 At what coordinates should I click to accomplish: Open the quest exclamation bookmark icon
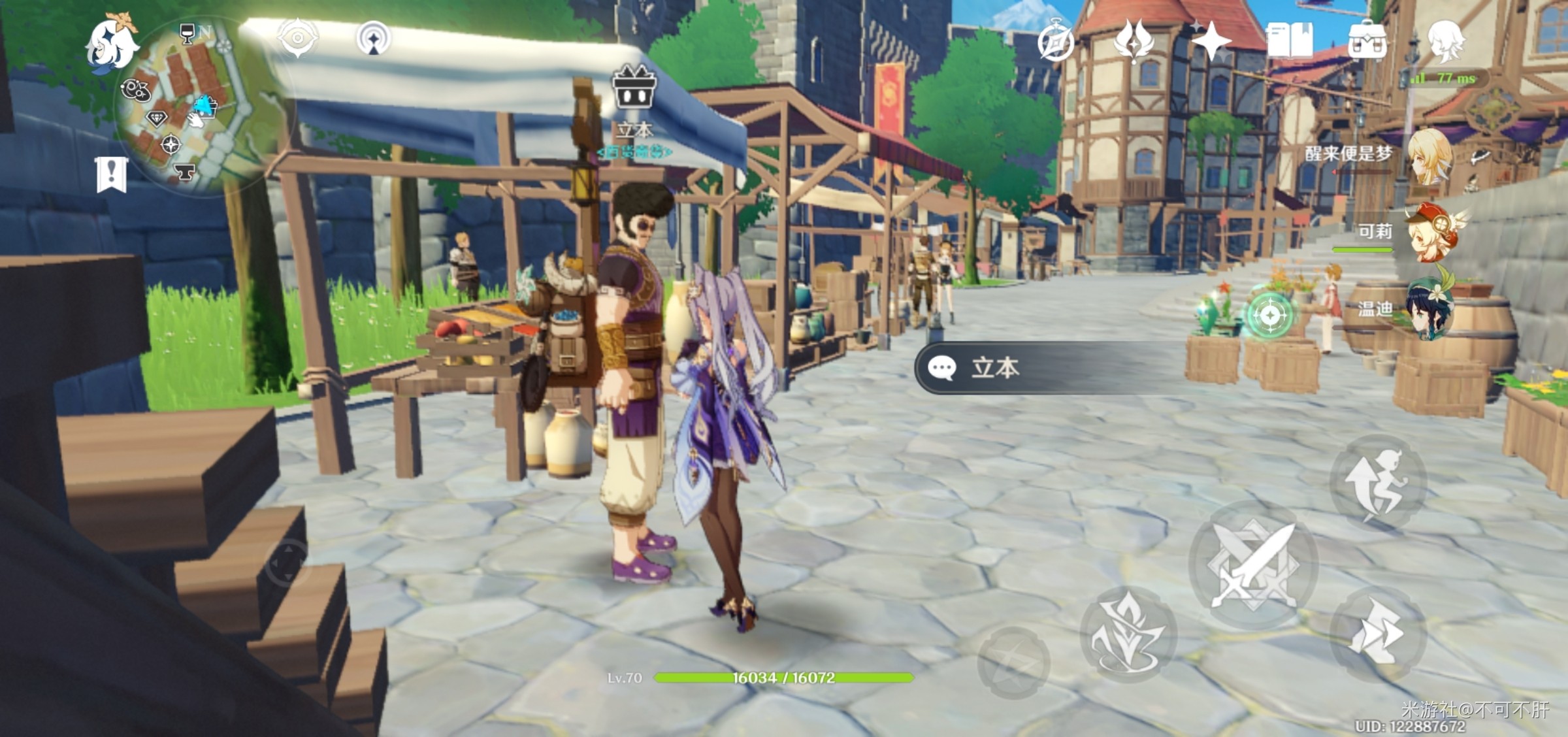click(x=110, y=174)
